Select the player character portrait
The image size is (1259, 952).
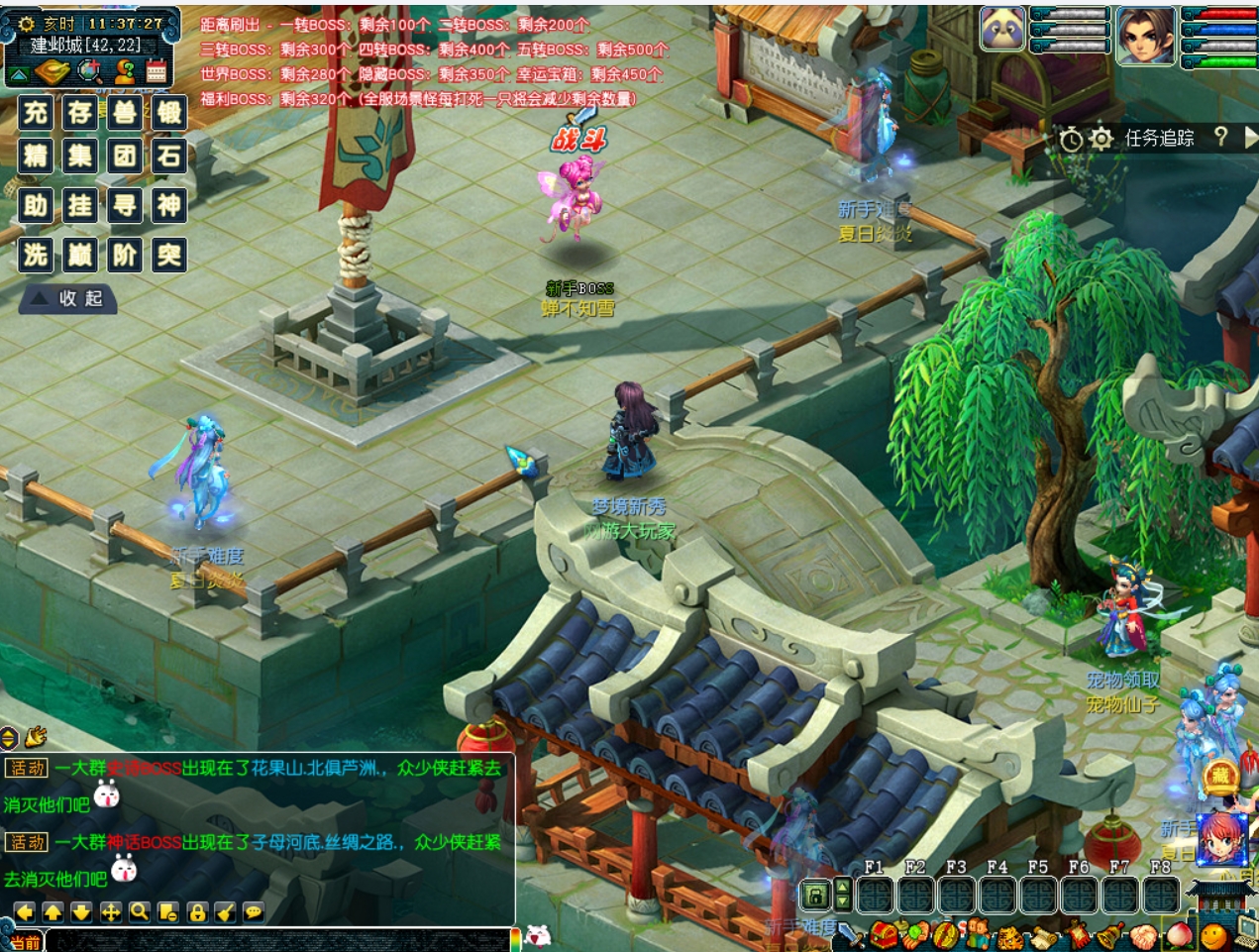click(1145, 35)
